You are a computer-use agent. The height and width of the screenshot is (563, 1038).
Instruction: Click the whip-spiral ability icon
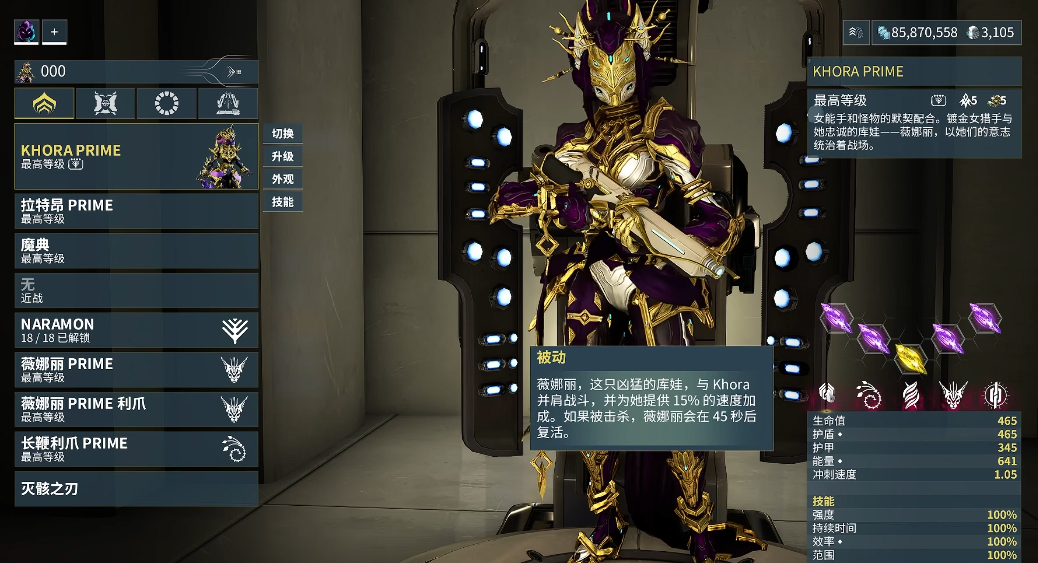click(868, 395)
